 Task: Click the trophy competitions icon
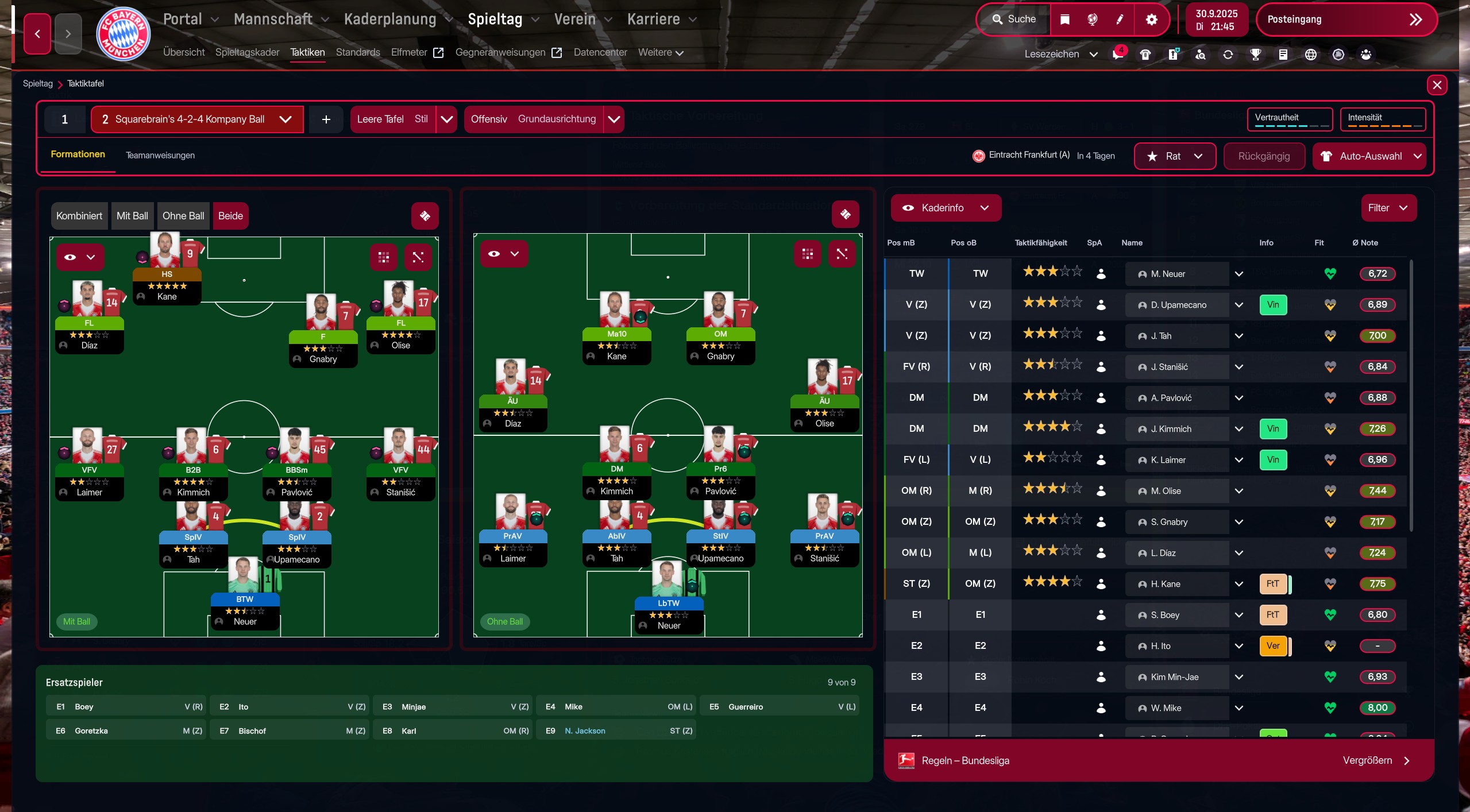pos(1255,54)
